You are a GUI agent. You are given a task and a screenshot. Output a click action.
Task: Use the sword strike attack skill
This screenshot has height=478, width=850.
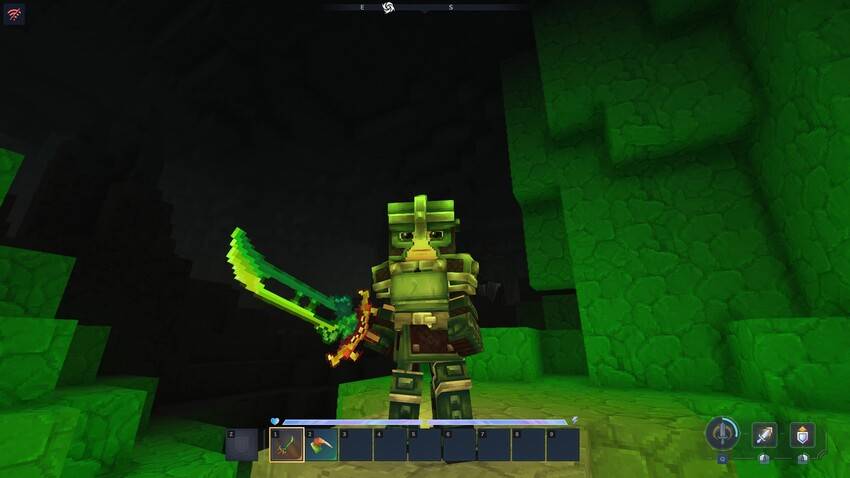click(x=765, y=435)
